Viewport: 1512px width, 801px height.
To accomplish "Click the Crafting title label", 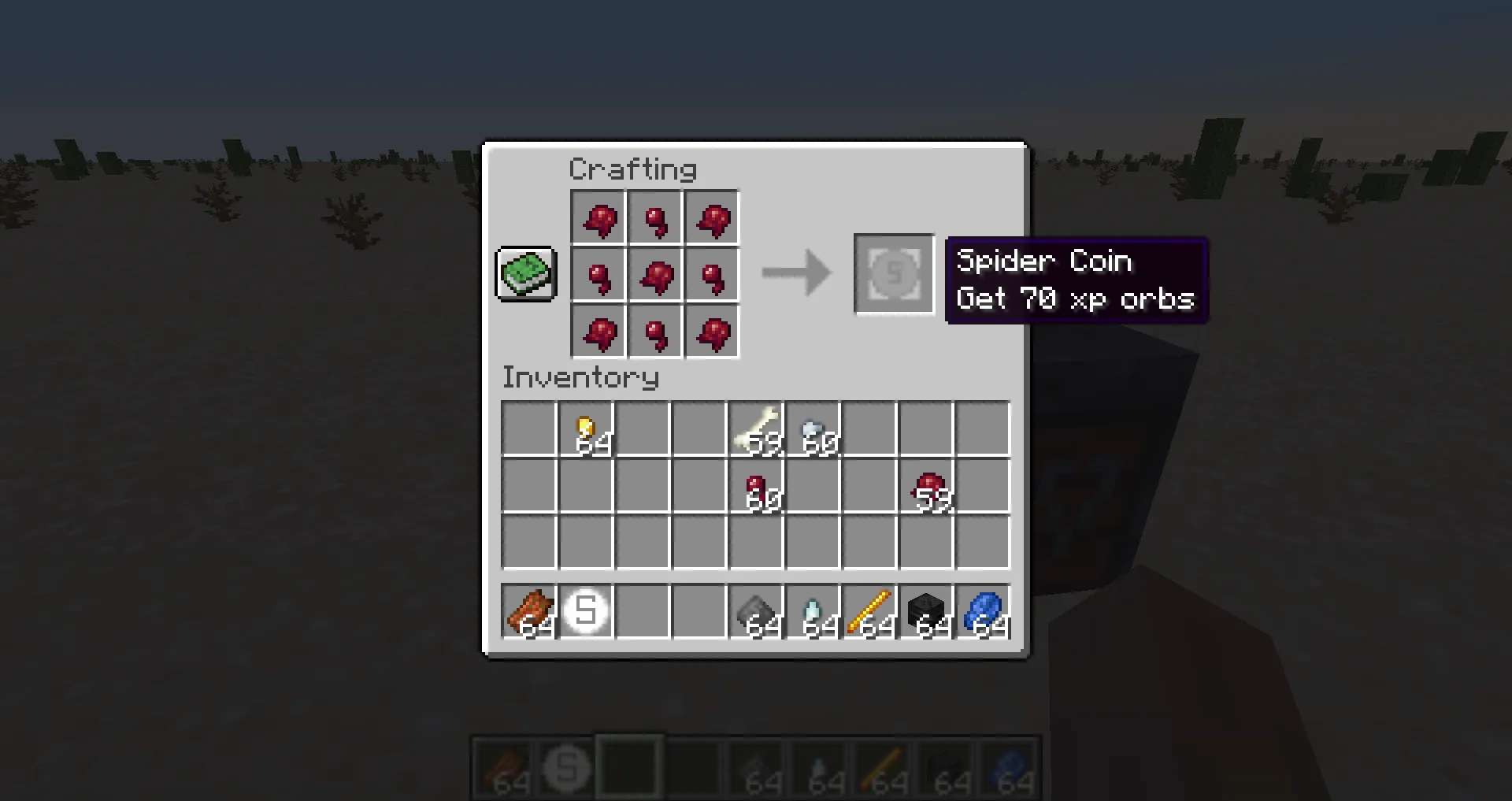I will (633, 169).
